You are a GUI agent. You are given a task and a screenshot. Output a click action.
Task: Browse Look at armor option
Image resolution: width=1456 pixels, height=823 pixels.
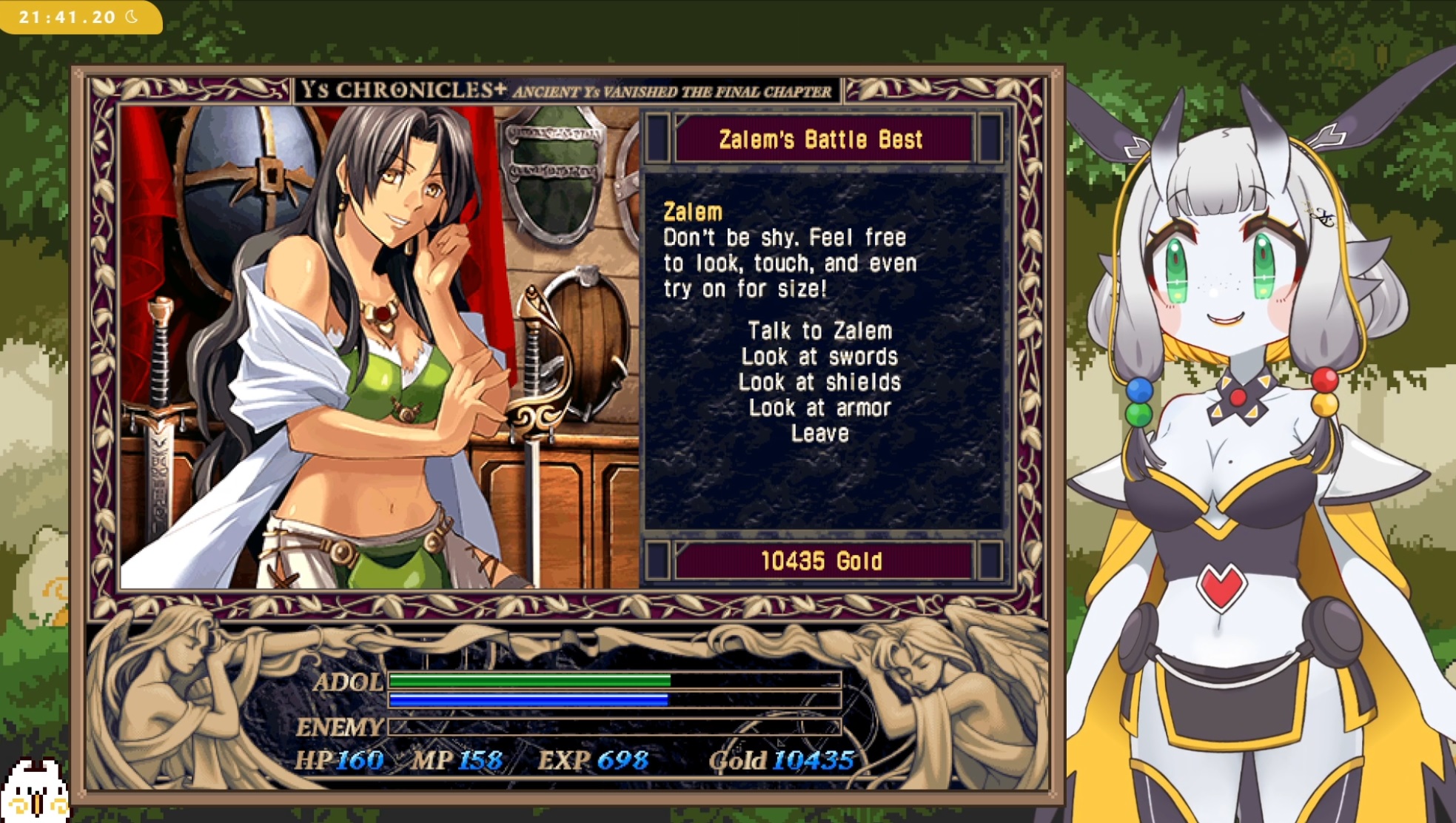click(819, 408)
